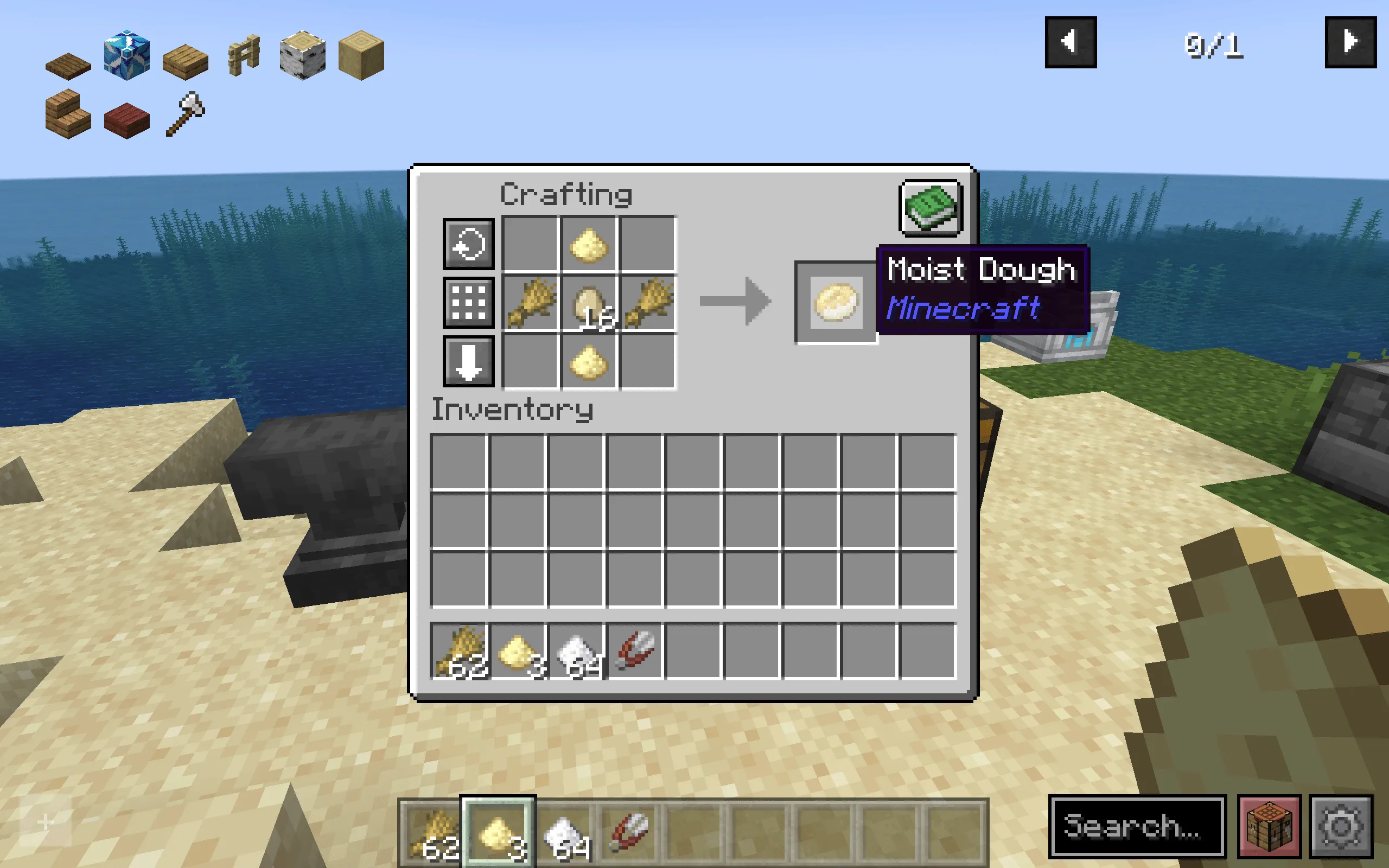Click the page counter showing 0/1

(x=1213, y=46)
